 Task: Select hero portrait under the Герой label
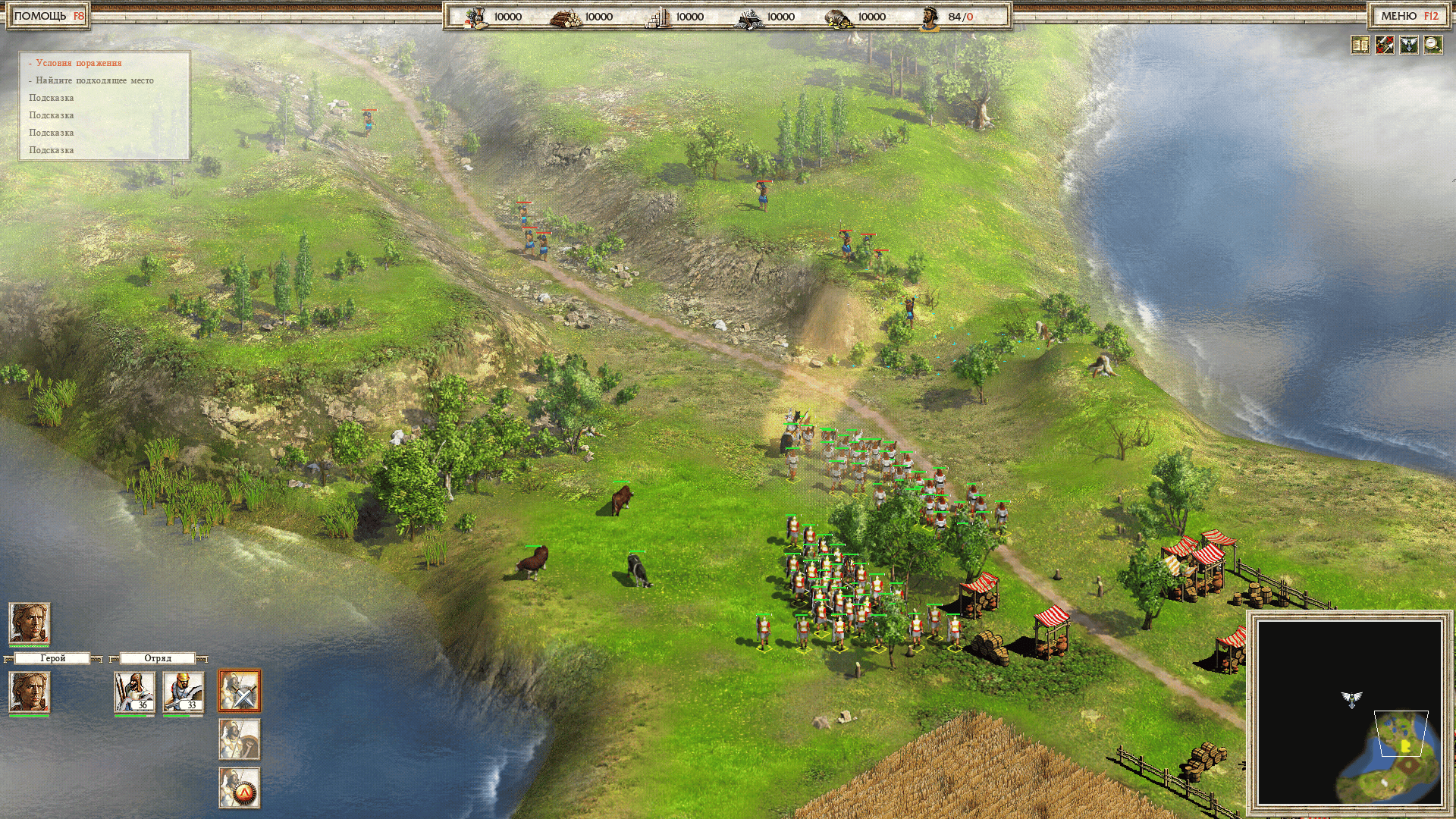pyautogui.click(x=29, y=692)
